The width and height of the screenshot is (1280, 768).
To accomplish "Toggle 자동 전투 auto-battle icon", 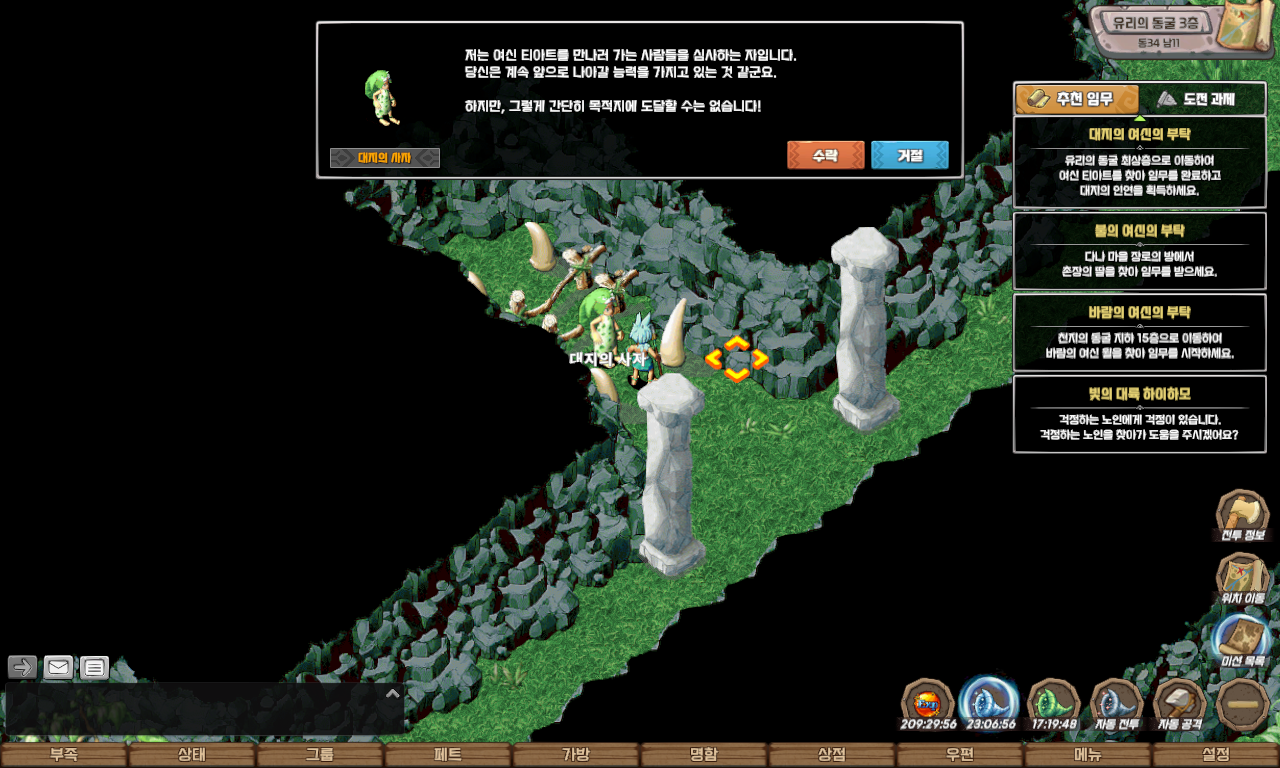I will (1116, 703).
